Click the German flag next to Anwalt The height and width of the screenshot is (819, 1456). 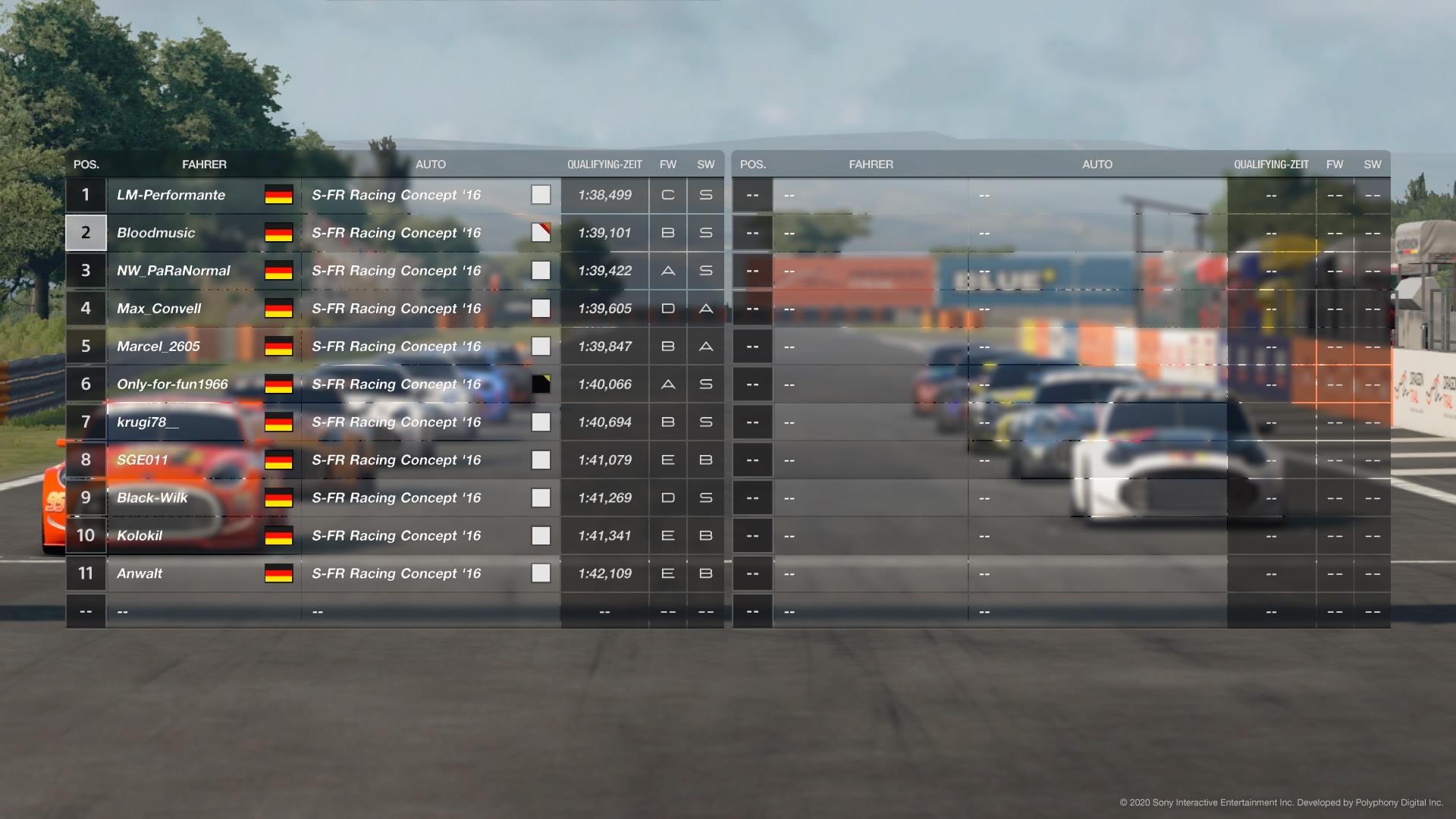[278, 573]
